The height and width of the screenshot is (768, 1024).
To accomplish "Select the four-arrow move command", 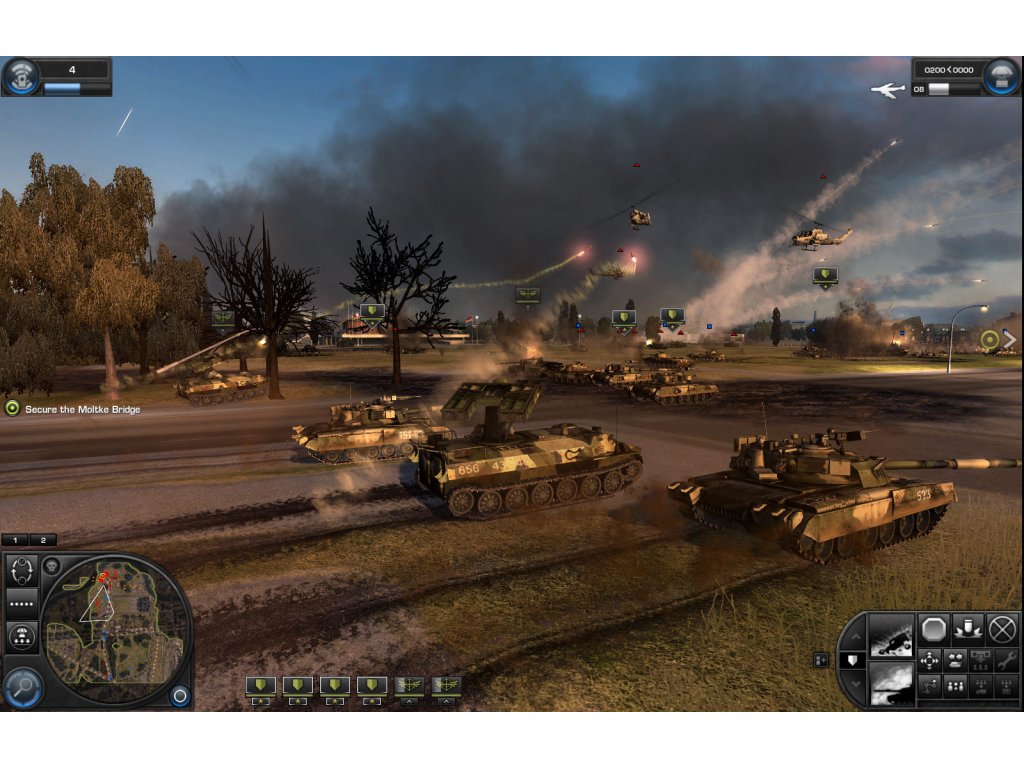I will click(930, 660).
